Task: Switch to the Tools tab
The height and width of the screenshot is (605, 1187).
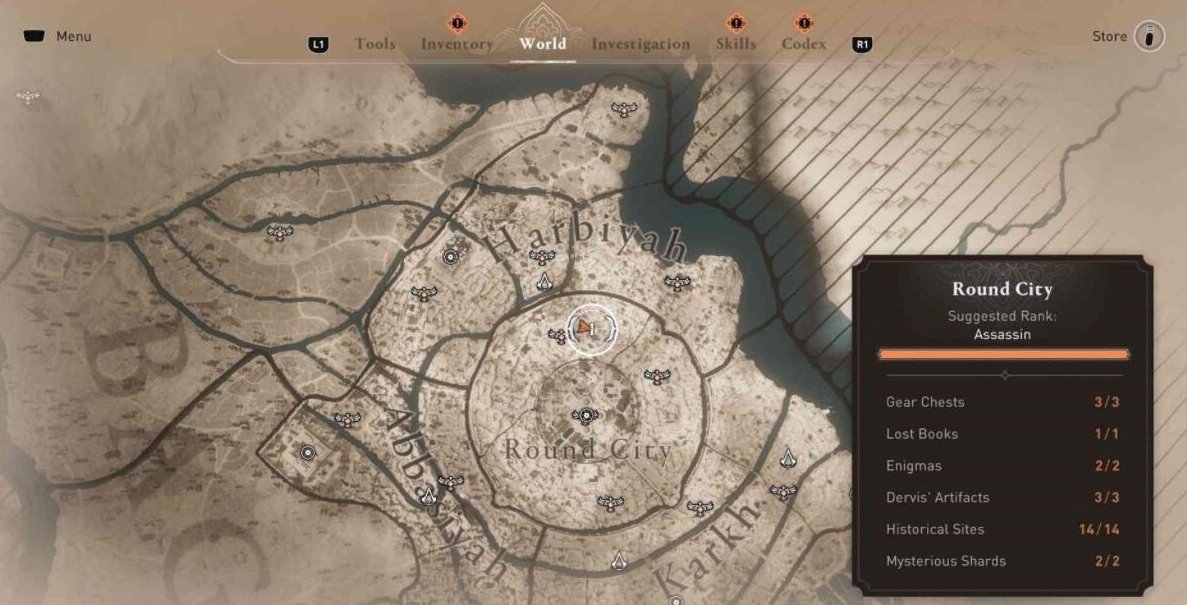Action: click(375, 44)
